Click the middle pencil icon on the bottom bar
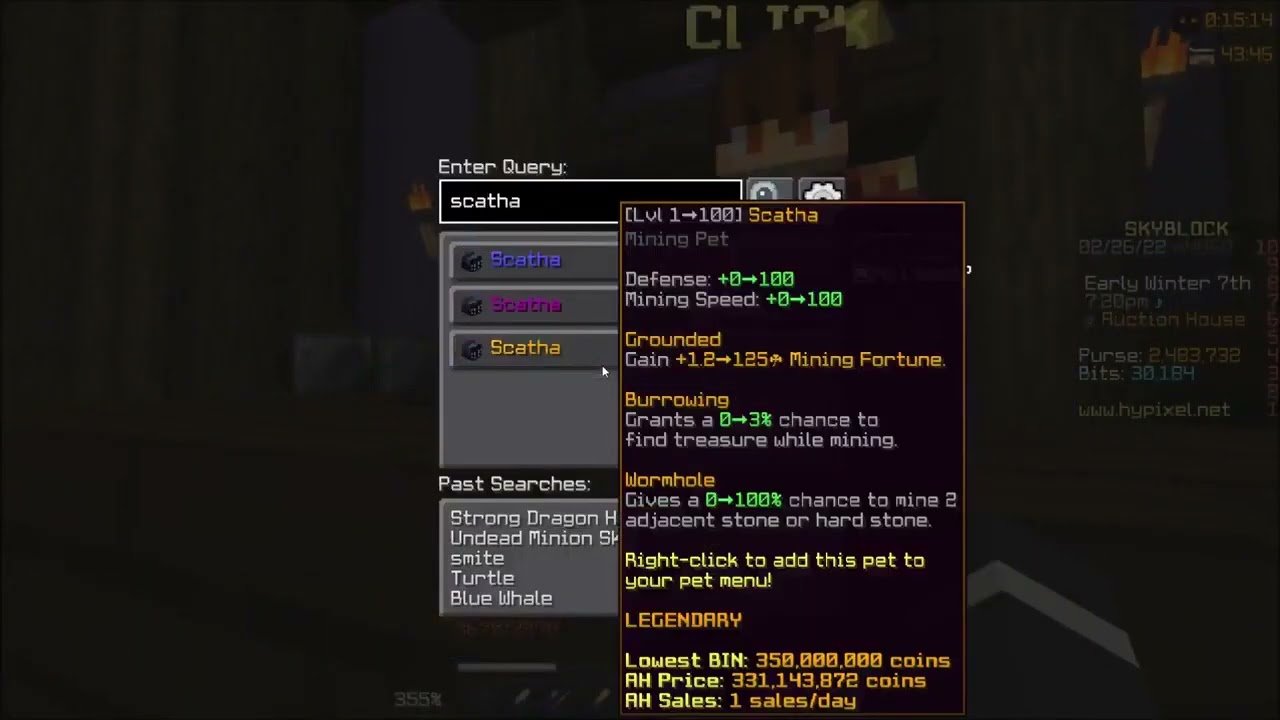 pos(558,697)
